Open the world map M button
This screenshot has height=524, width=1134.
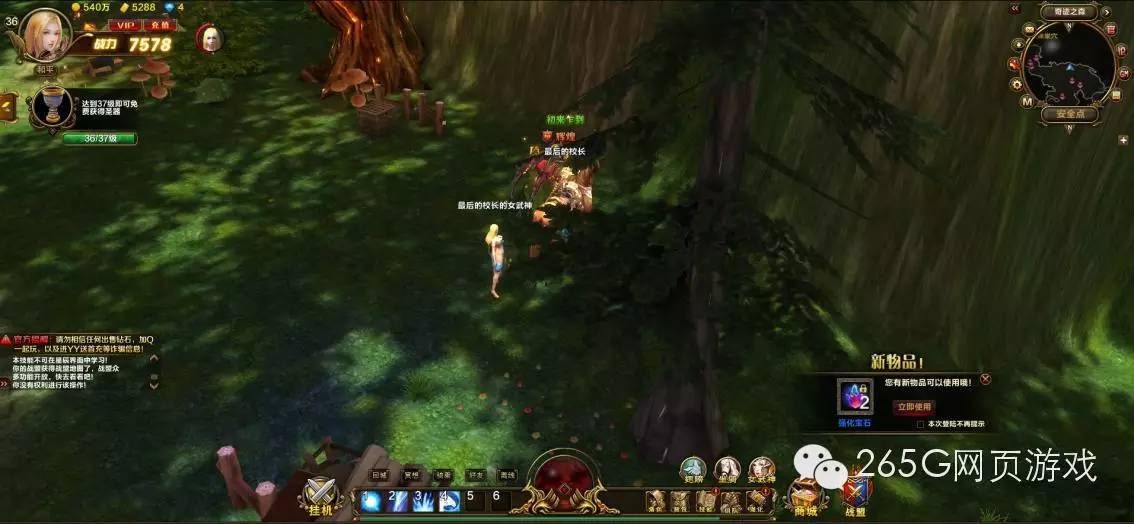click(x=1027, y=101)
